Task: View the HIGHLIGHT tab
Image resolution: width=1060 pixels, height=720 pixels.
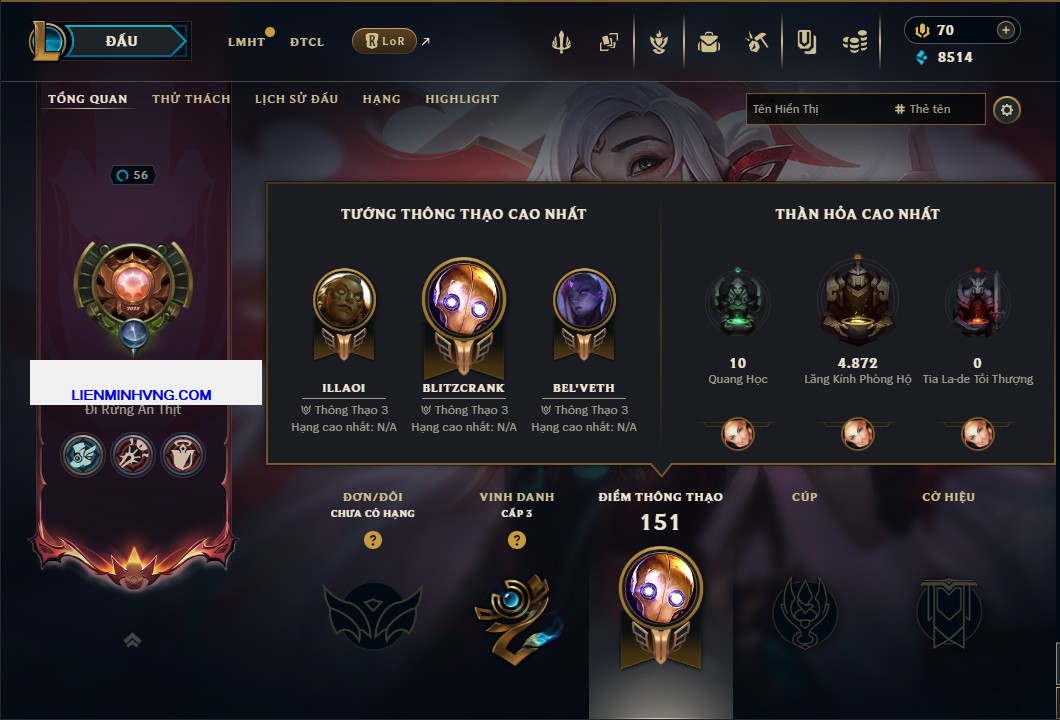Action: pos(461,99)
